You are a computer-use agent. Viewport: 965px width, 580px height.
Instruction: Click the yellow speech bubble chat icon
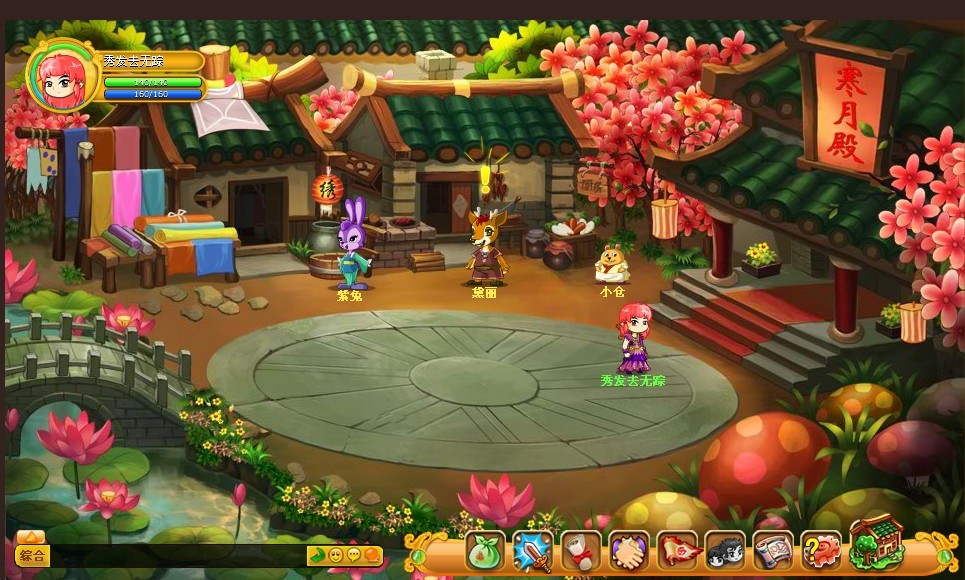[354, 555]
